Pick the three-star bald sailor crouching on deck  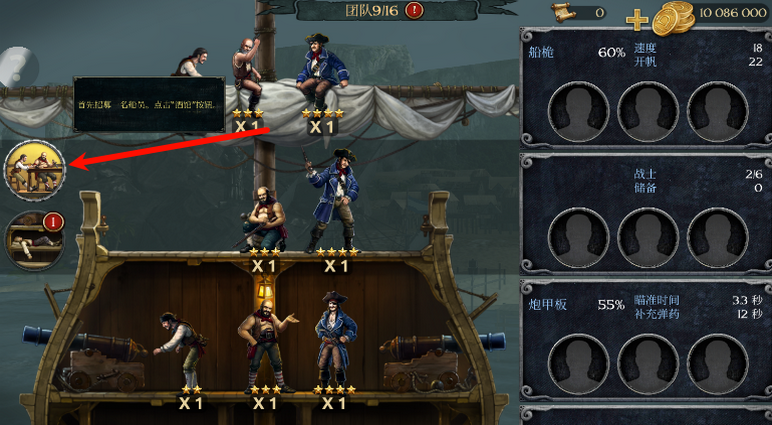point(263,218)
